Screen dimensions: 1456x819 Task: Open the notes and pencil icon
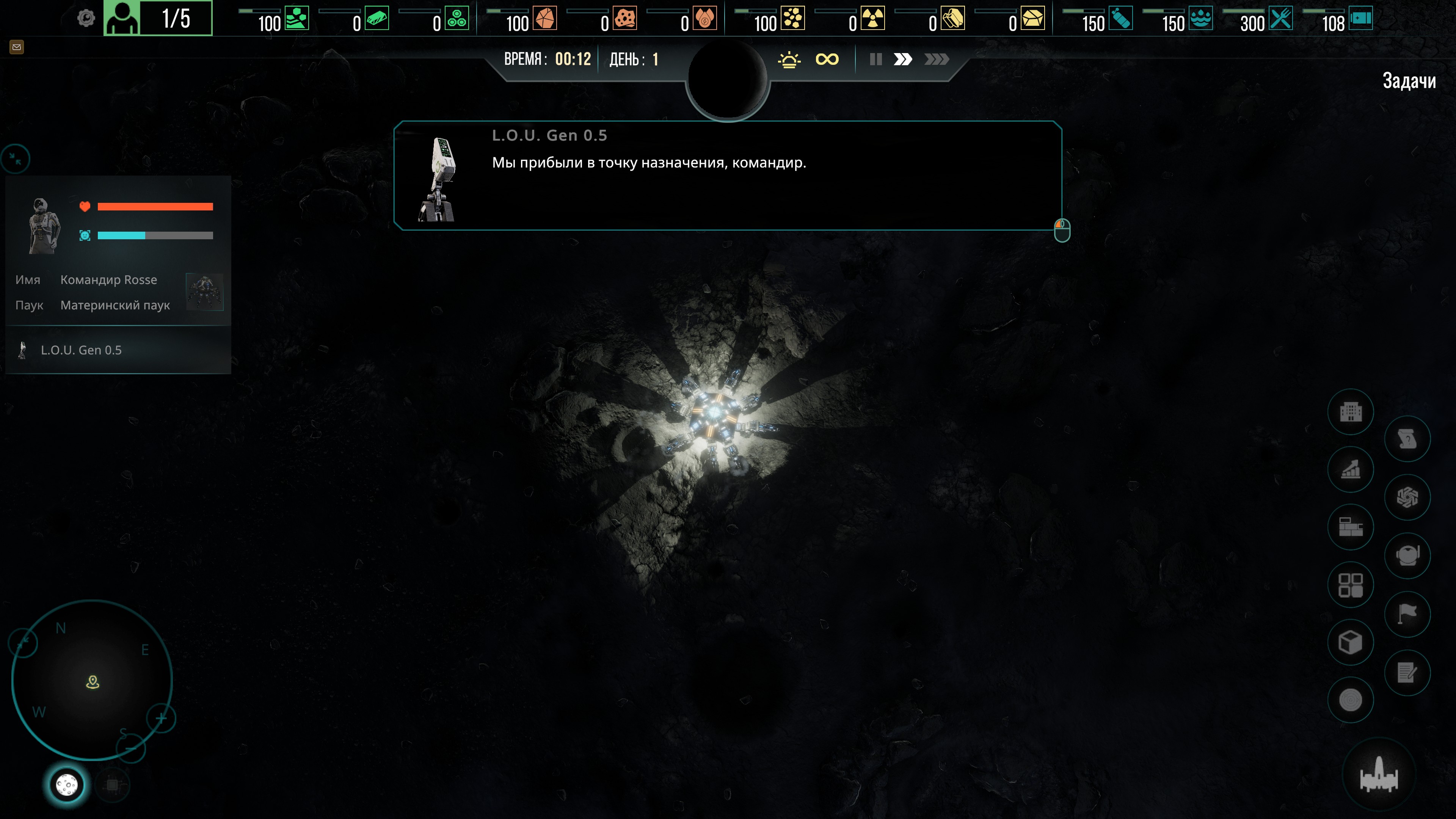coord(1407,672)
